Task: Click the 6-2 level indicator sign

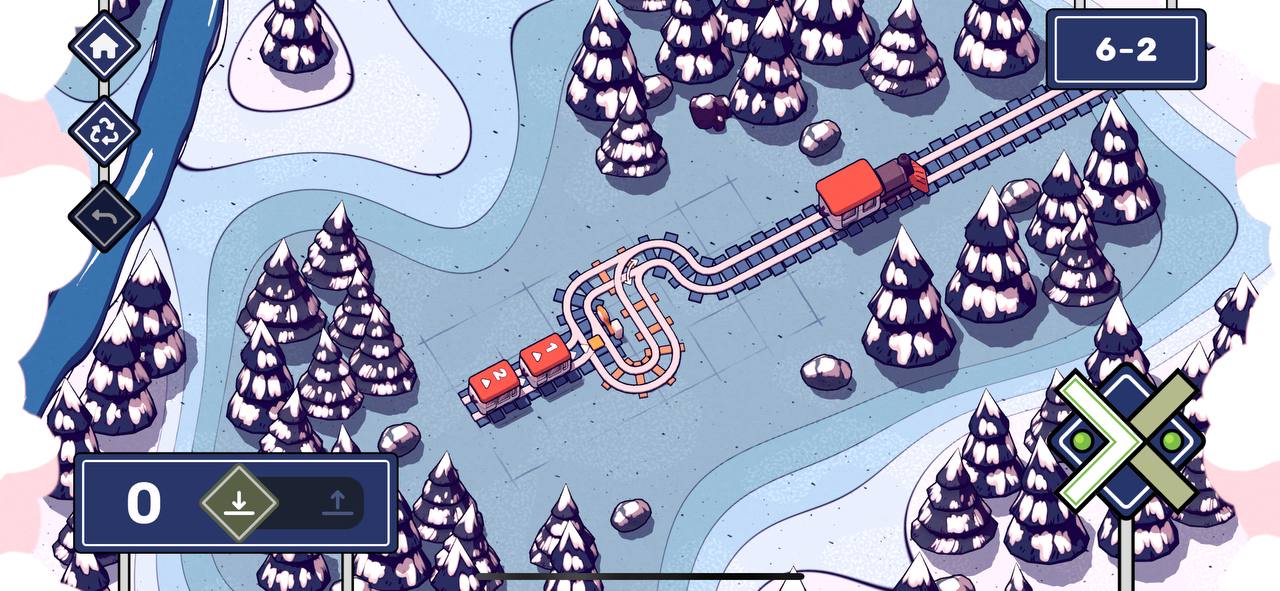Action: [1125, 50]
